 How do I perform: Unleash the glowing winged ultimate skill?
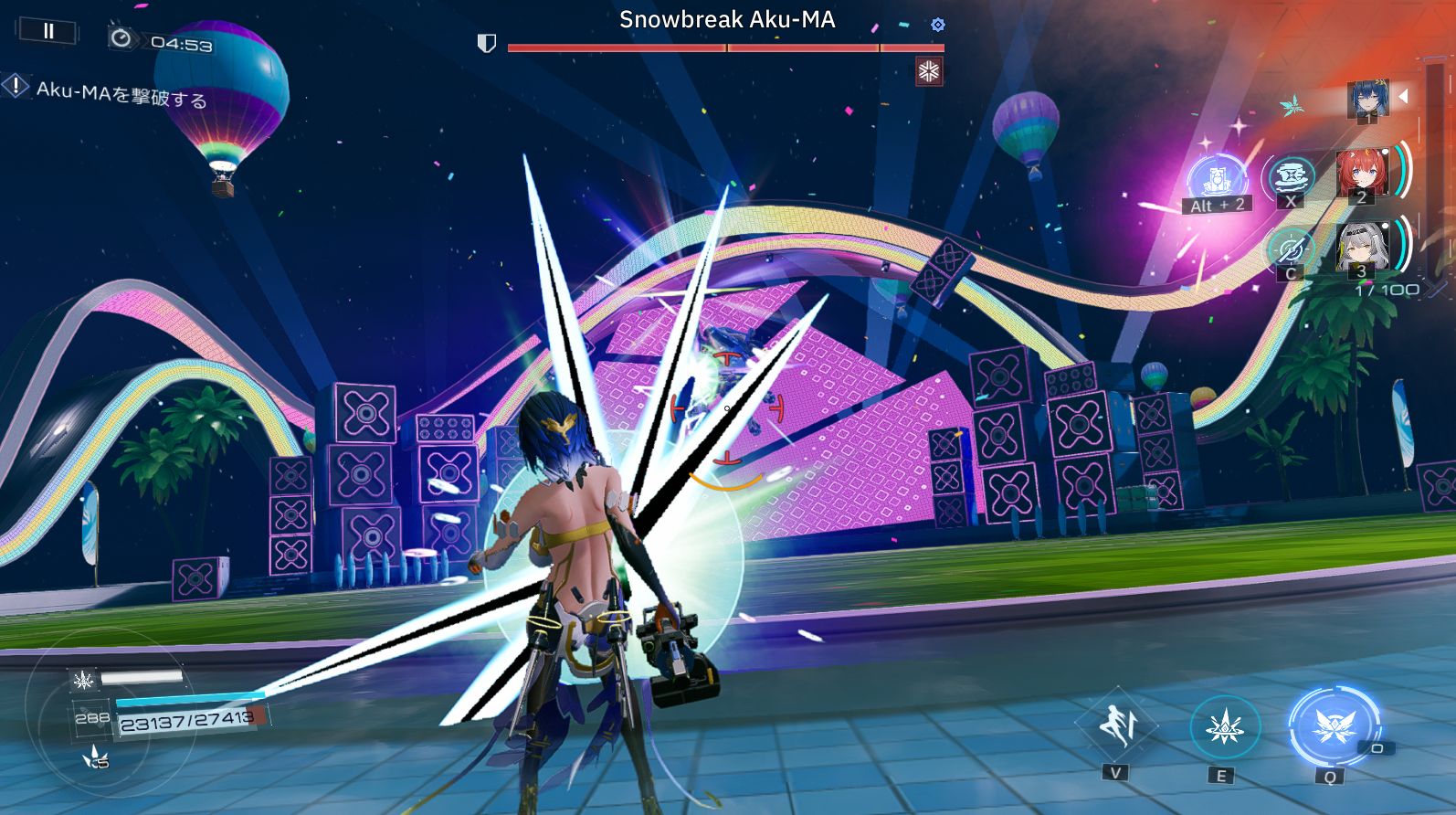[x=1331, y=728]
